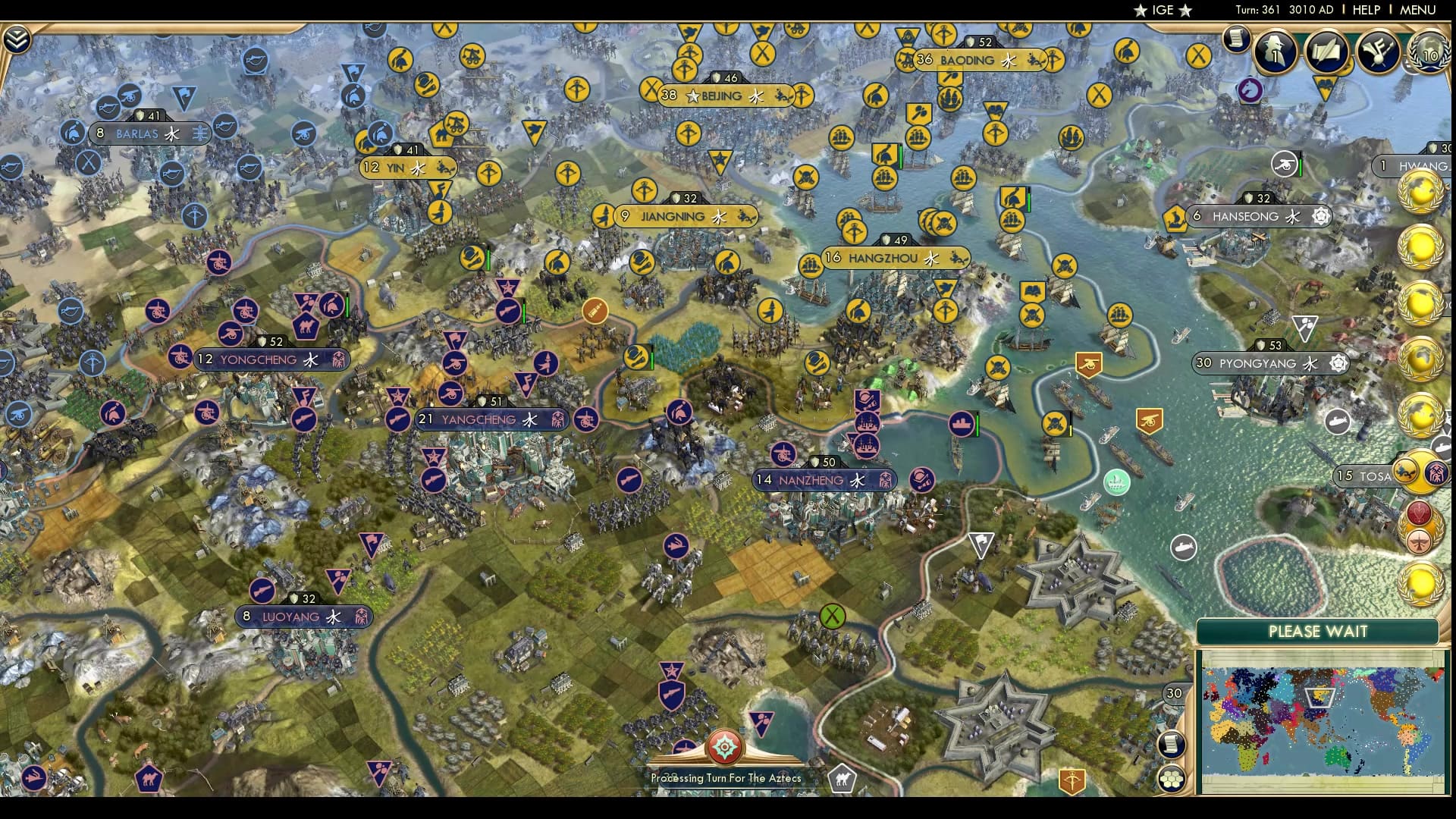Click the Hangzhou city banner
Screen dimensions: 1456x819
point(883,258)
